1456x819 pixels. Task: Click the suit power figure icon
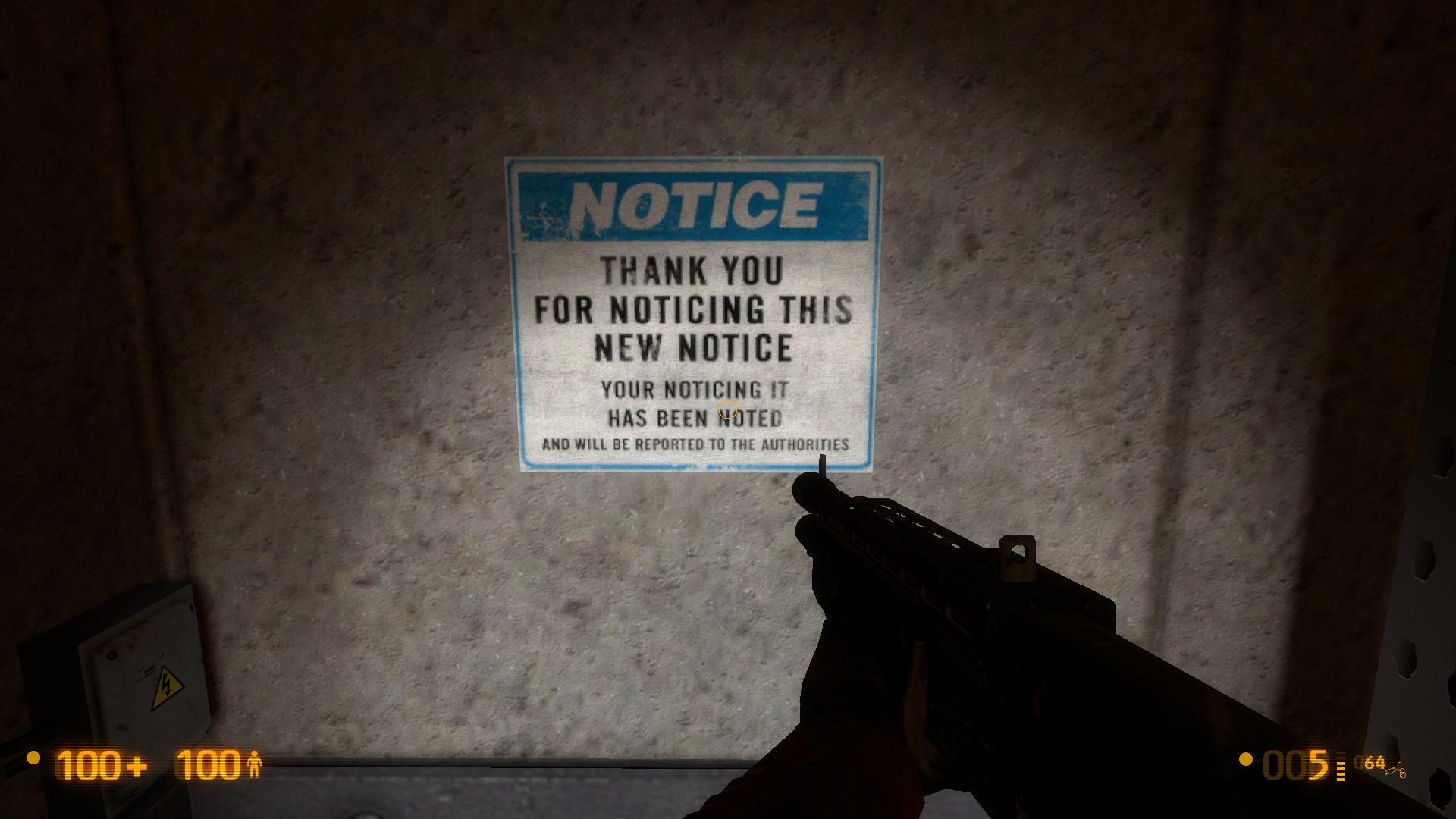(x=256, y=764)
